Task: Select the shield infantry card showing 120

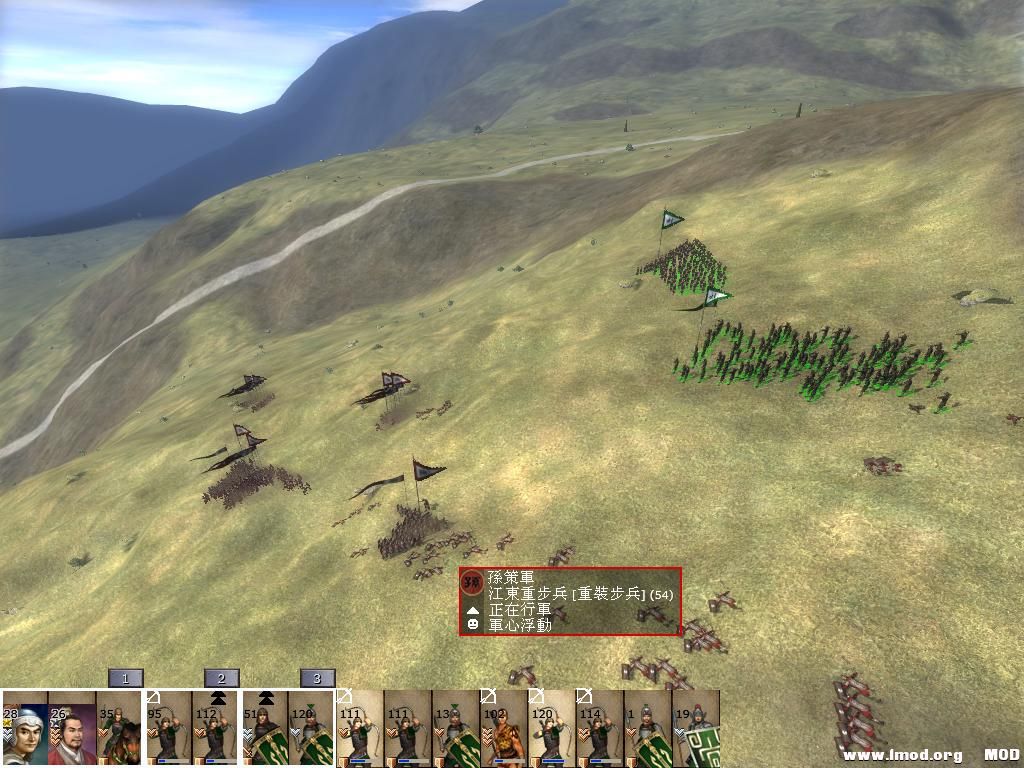Action: [312, 728]
